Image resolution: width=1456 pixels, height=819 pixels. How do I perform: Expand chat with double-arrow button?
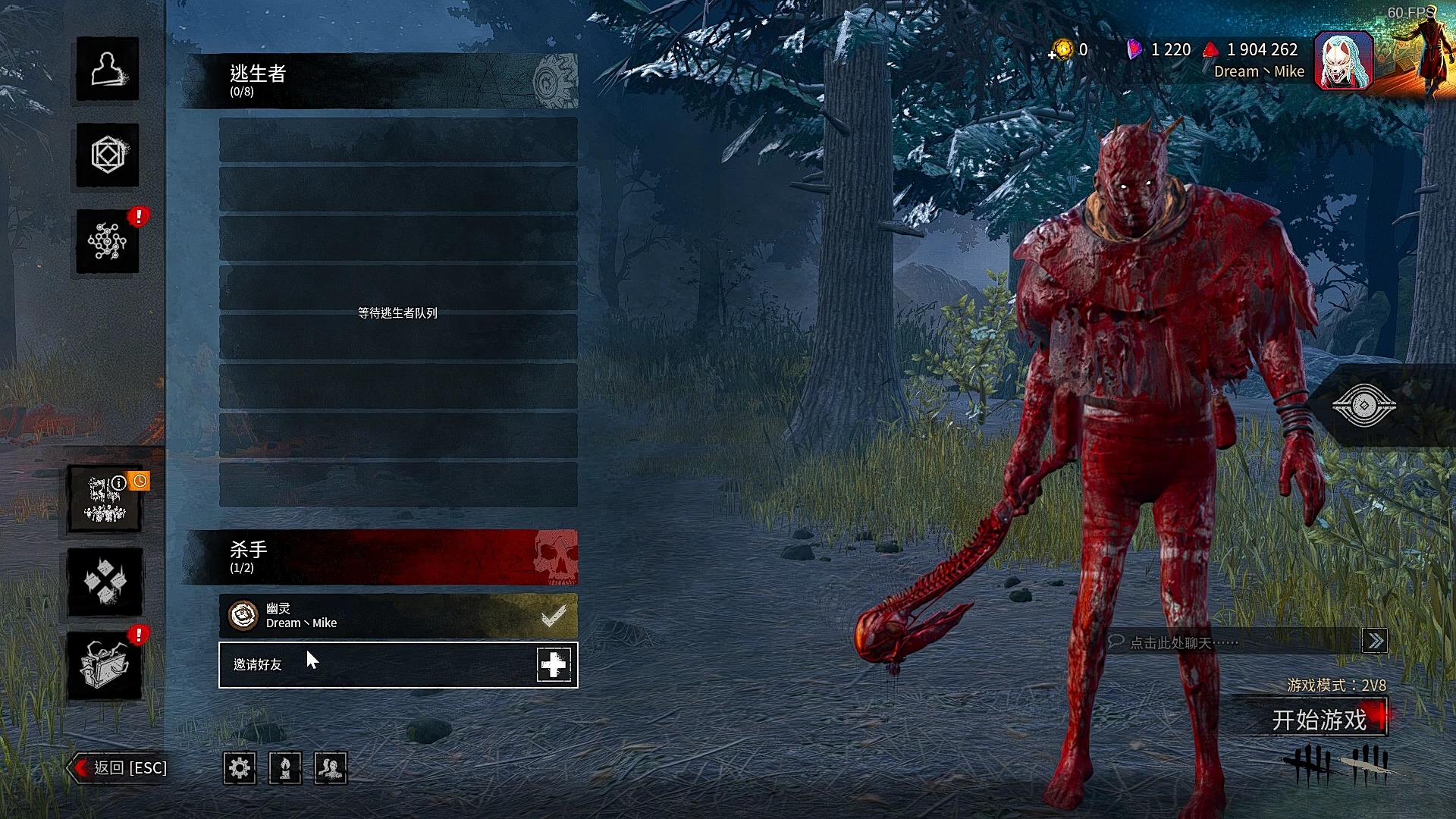point(1375,642)
